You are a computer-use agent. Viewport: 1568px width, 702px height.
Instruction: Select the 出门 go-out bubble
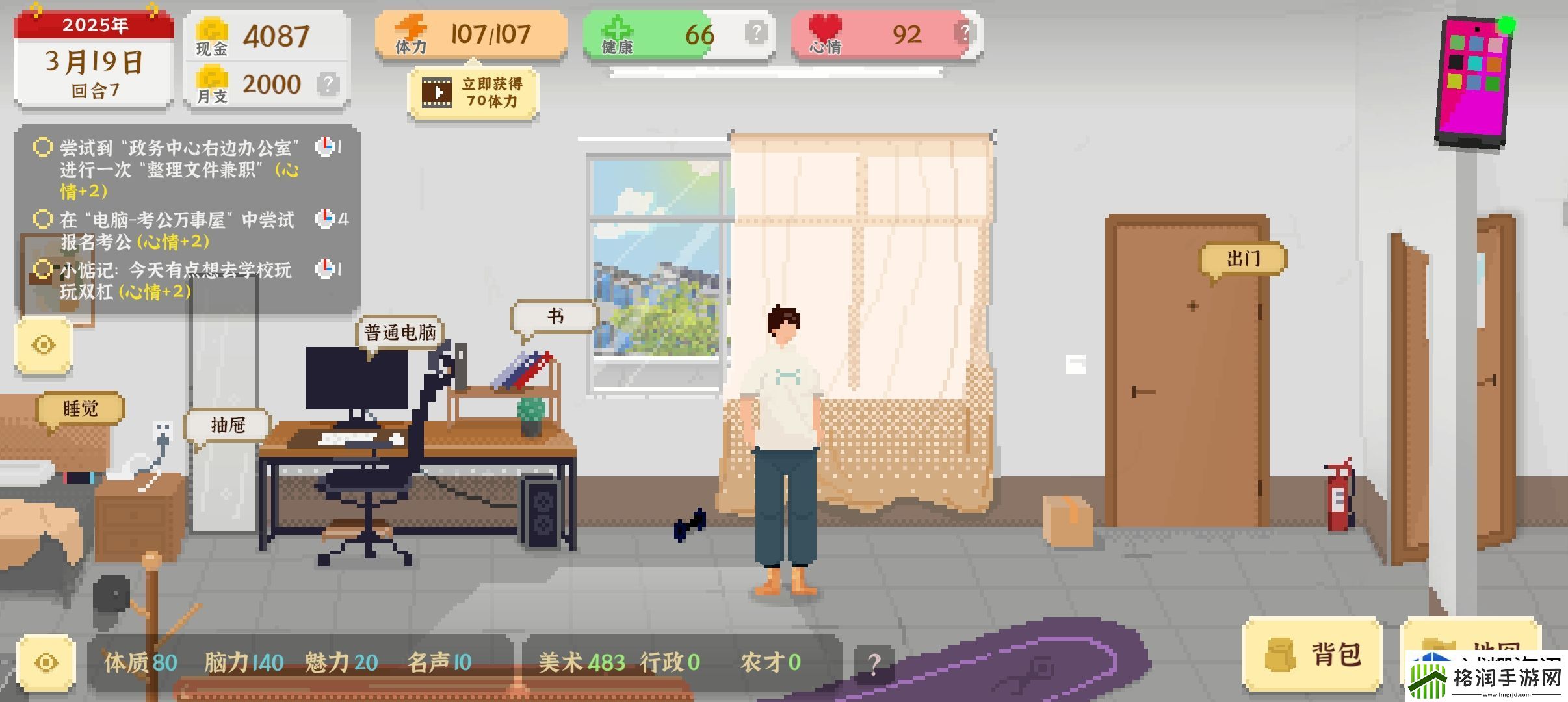(1242, 259)
